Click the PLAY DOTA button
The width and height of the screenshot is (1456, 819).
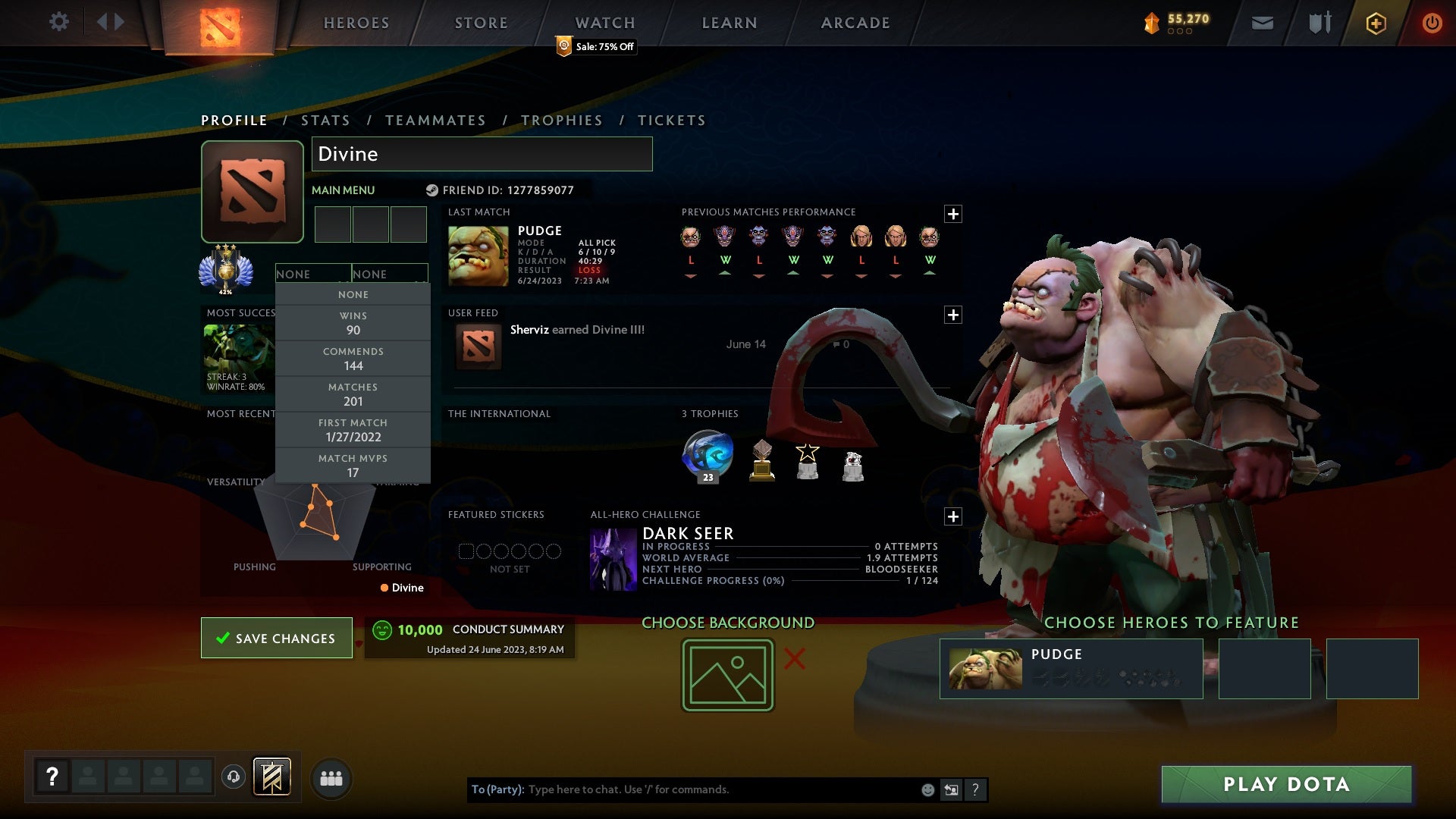(x=1285, y=785)
